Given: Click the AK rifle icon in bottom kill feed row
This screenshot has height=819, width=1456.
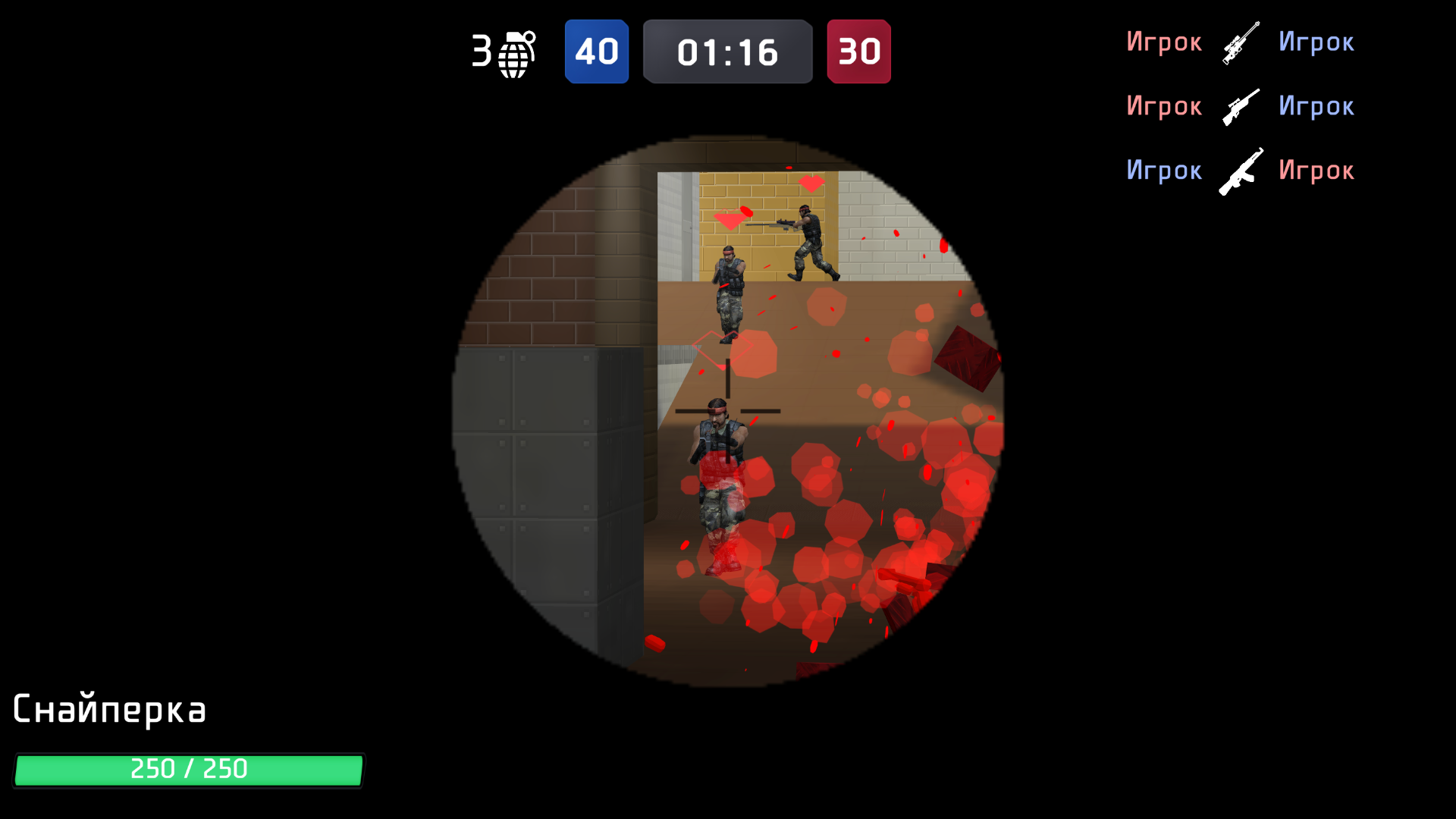Looking at the screenshot, I should [x=1241, y=171].
